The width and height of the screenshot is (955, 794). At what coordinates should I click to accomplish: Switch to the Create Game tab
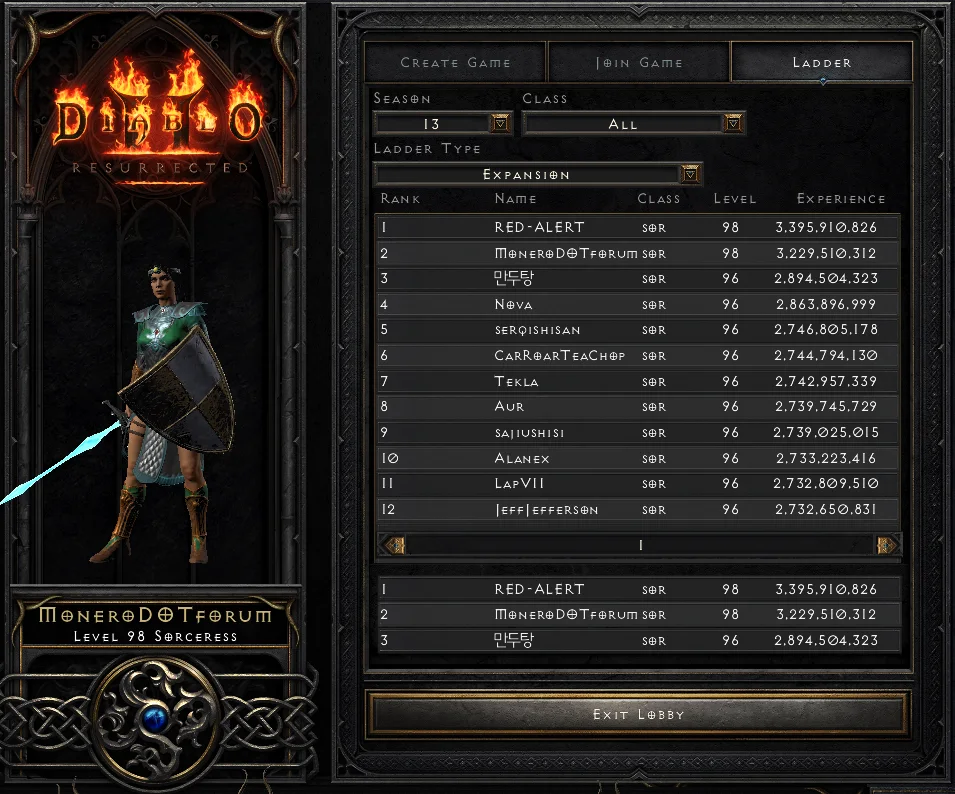point(455,62)
